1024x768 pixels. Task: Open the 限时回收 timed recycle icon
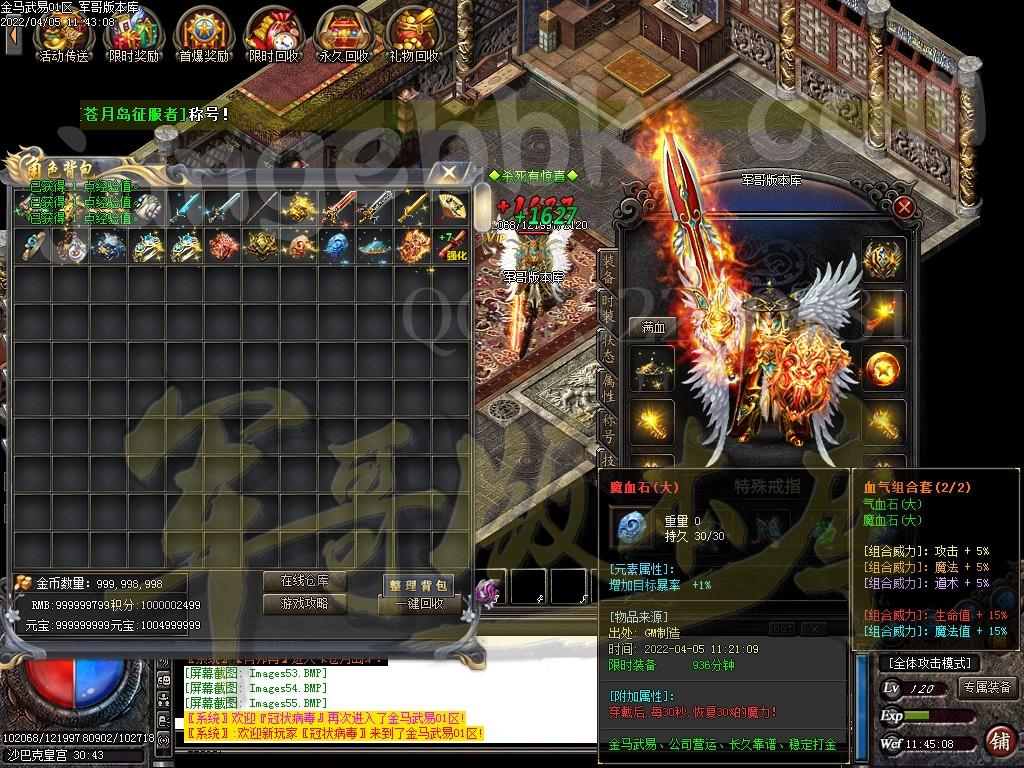pyautogui.click(x=273, y=35)
